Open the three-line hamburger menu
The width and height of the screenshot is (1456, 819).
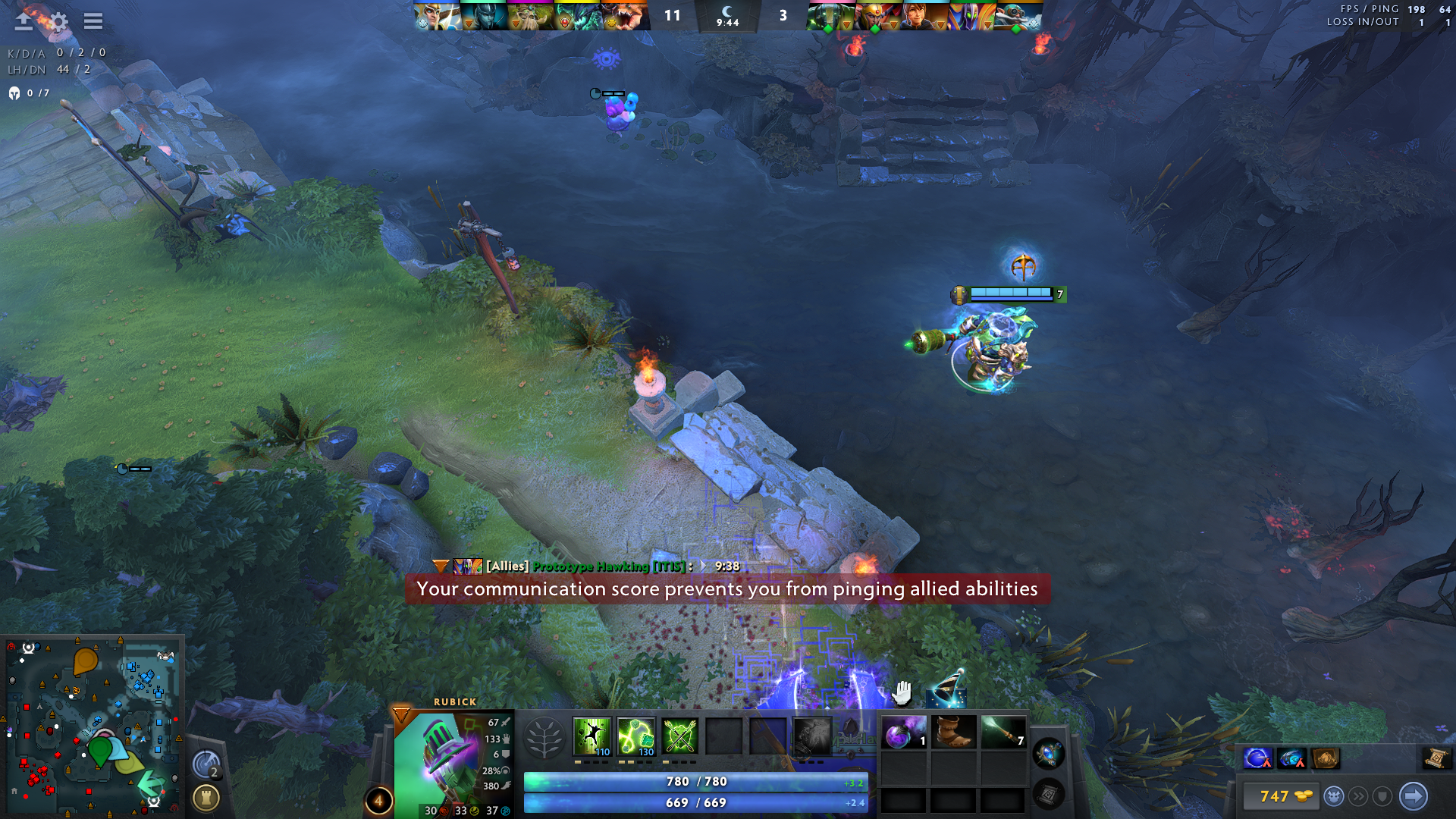93,21
